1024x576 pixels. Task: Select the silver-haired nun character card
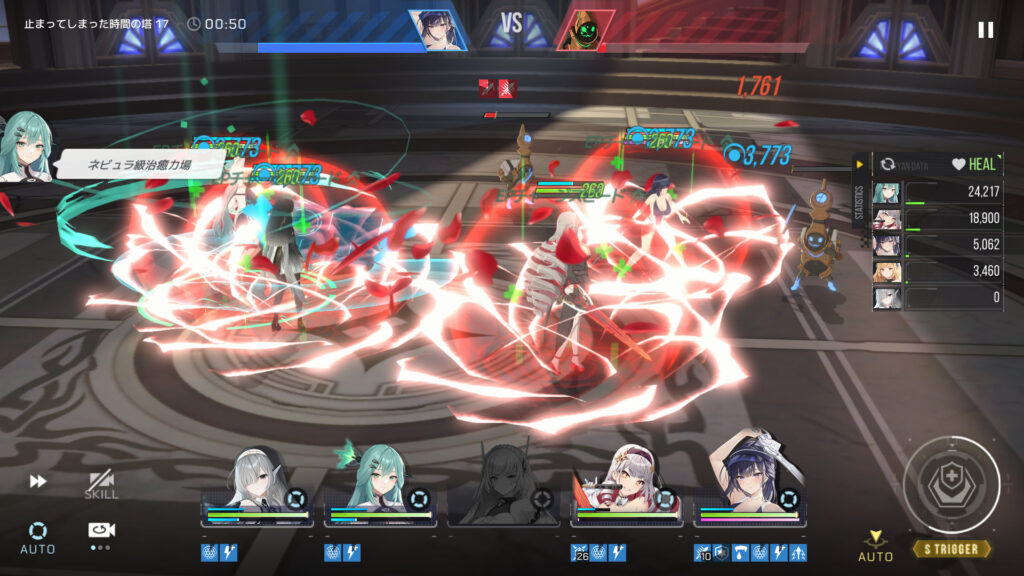[258, 486]
